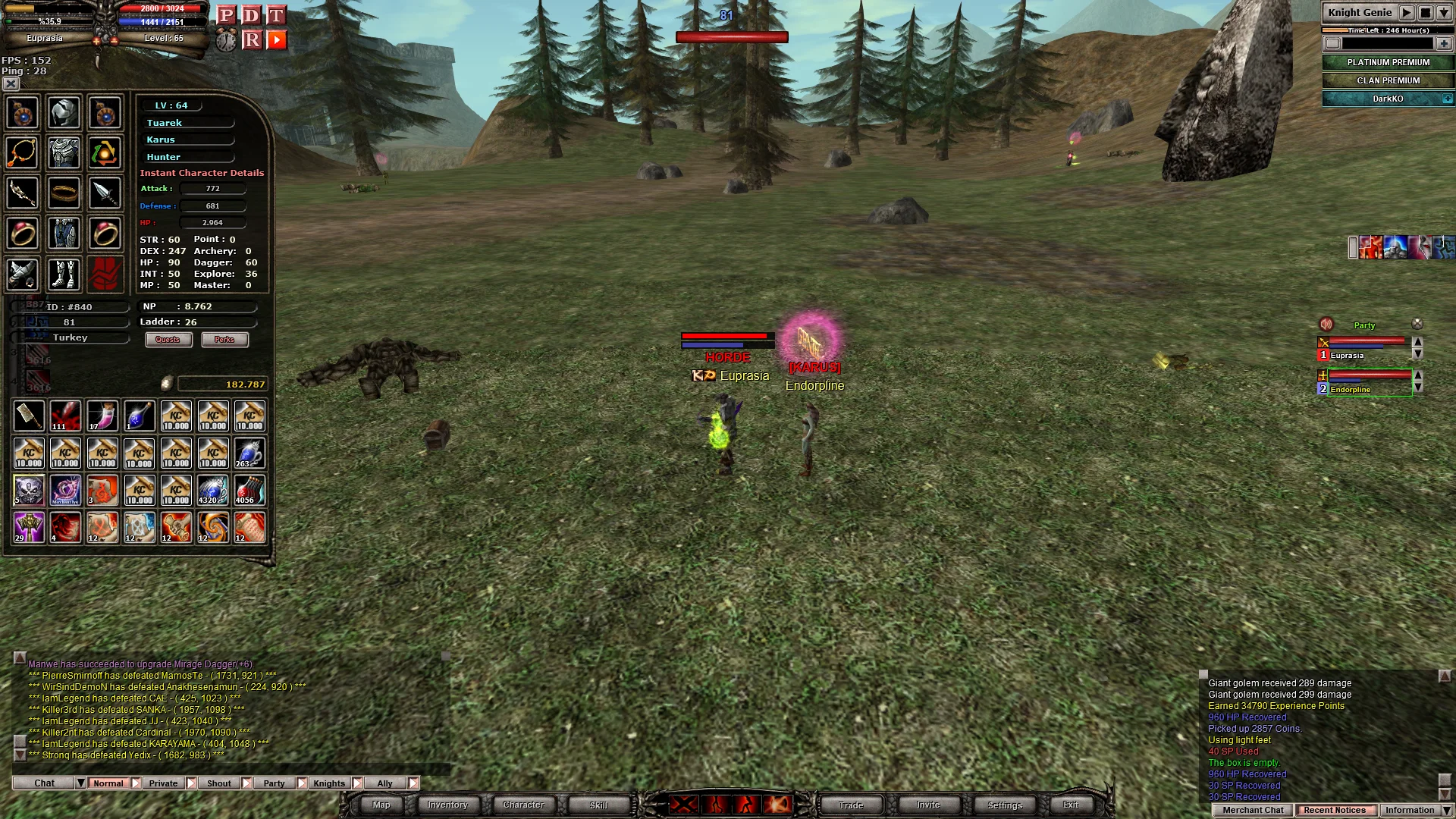Open the Map from the bottom bar
Image resolution: width=1456 pixels, height=819 pixels.
(x=381, y=805)
